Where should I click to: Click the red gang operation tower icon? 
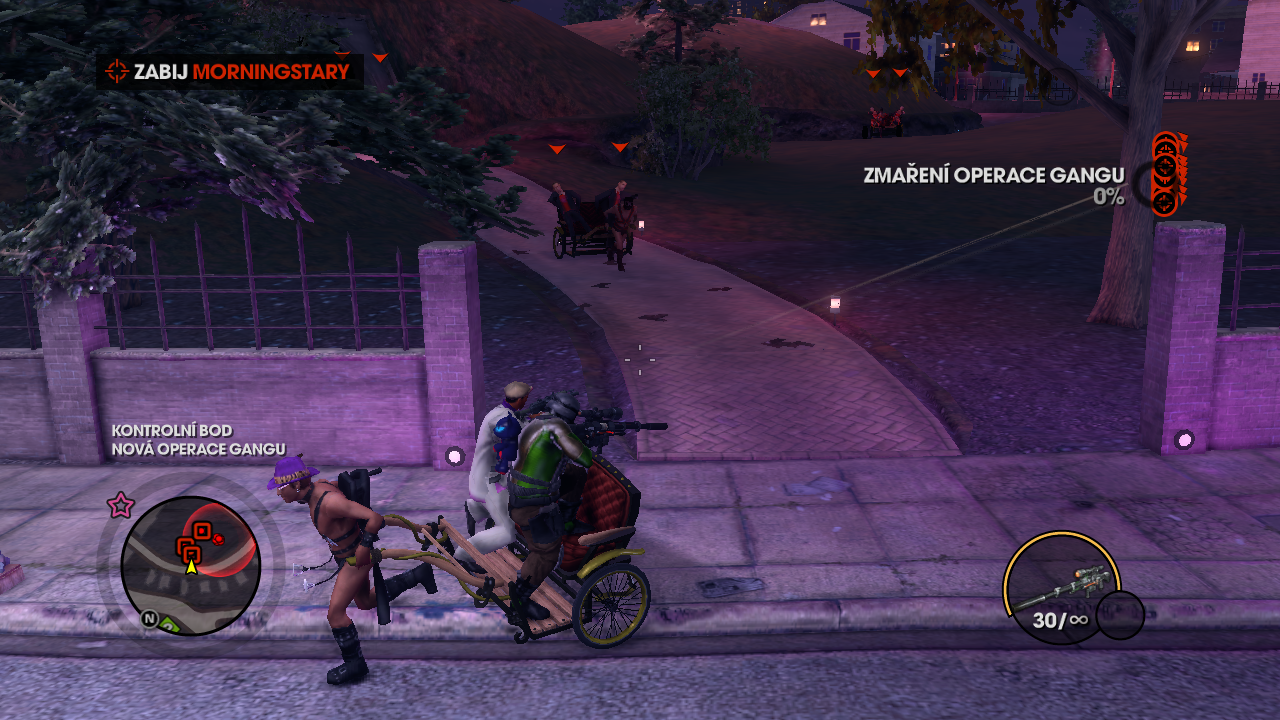[x=1168, y=172]
